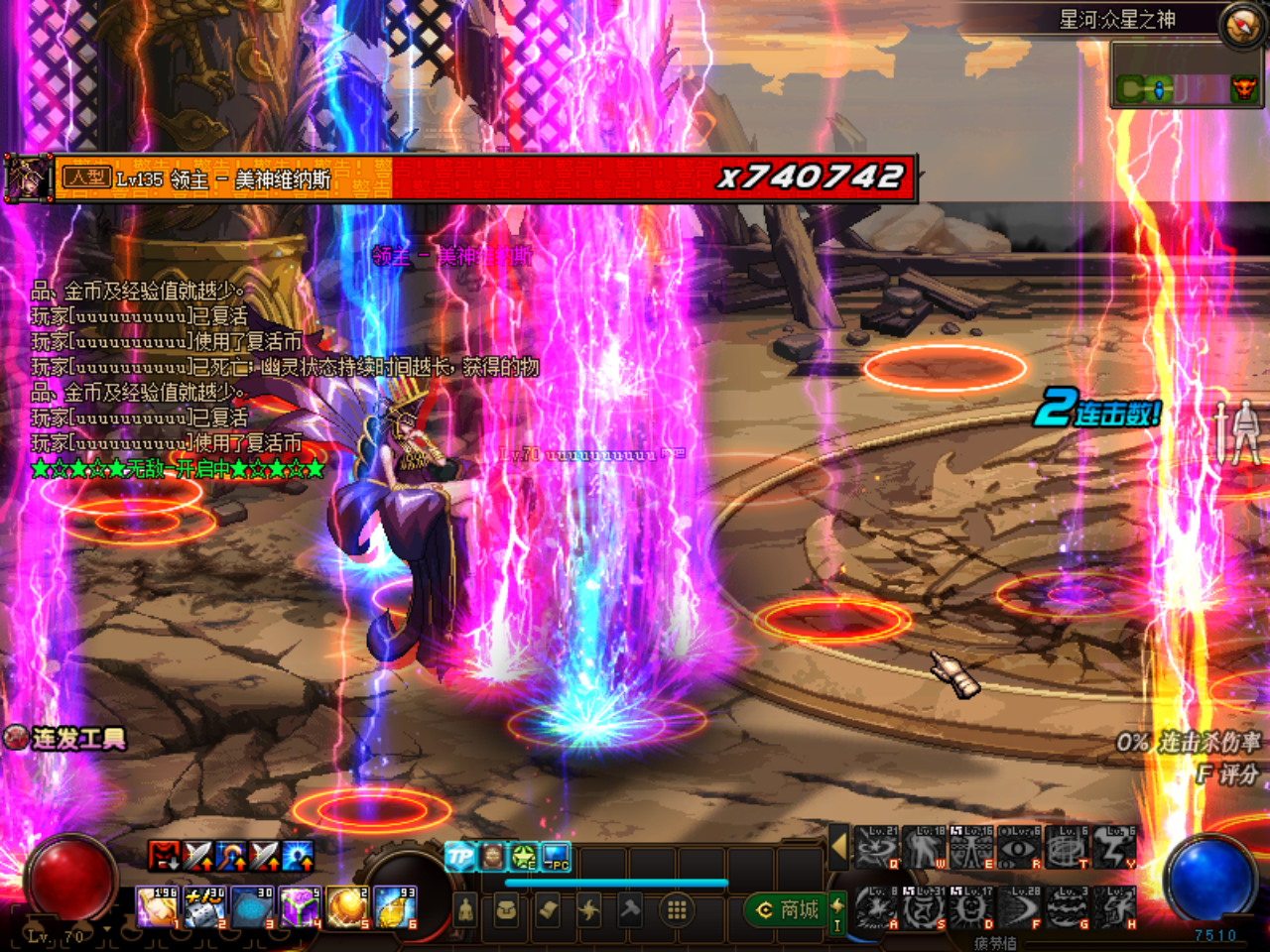The height and width of the screenshot is (952, 1270).
Task: Use the yellow crystal in quick slot 6
Action: point(396,907)
